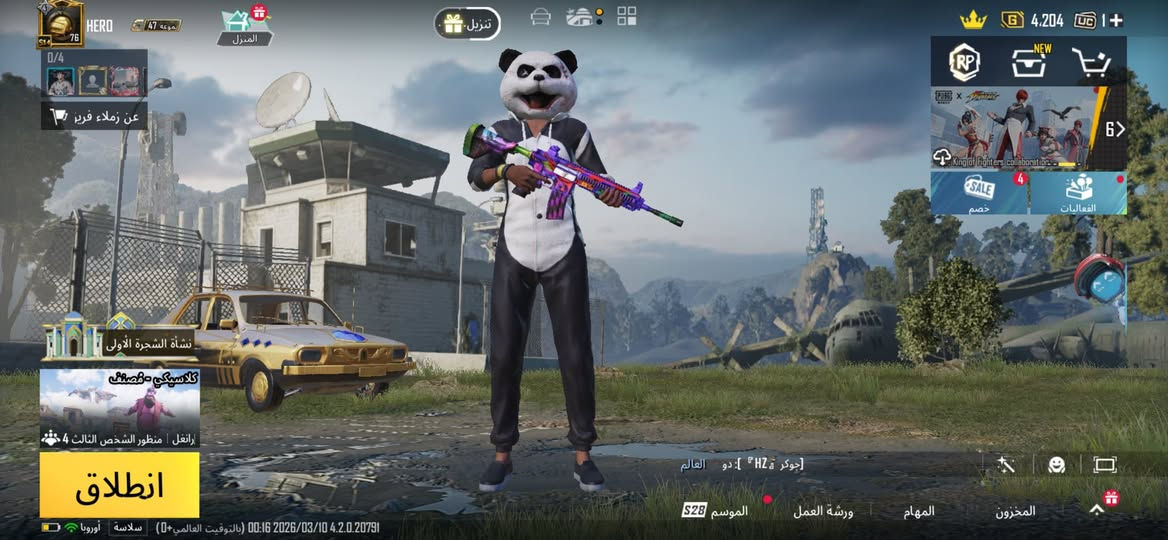1168x540 pixels.
Task: Add UC with the plus button
Action: point(1116,20)
